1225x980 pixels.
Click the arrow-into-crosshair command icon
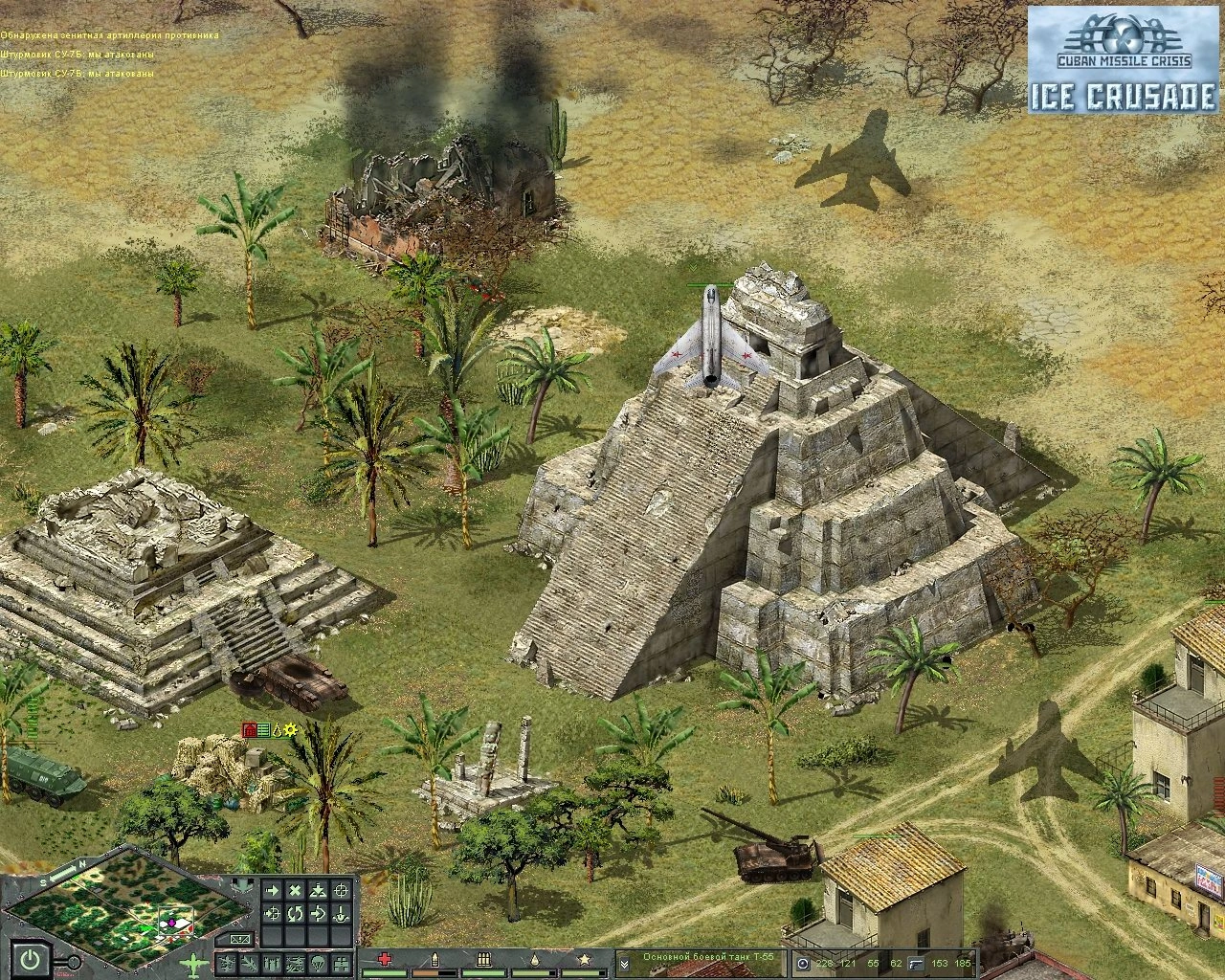pos(272,914)
